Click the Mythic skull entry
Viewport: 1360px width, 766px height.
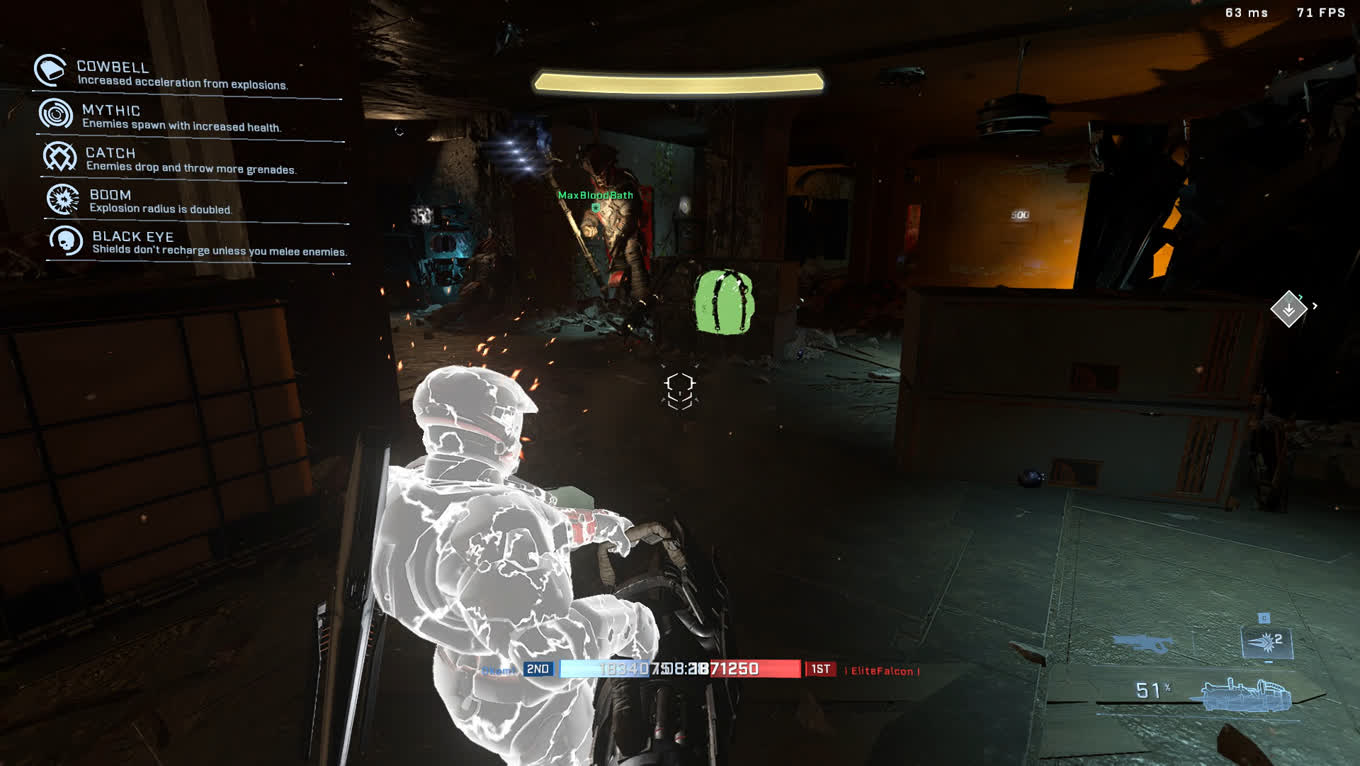[55, 113]
